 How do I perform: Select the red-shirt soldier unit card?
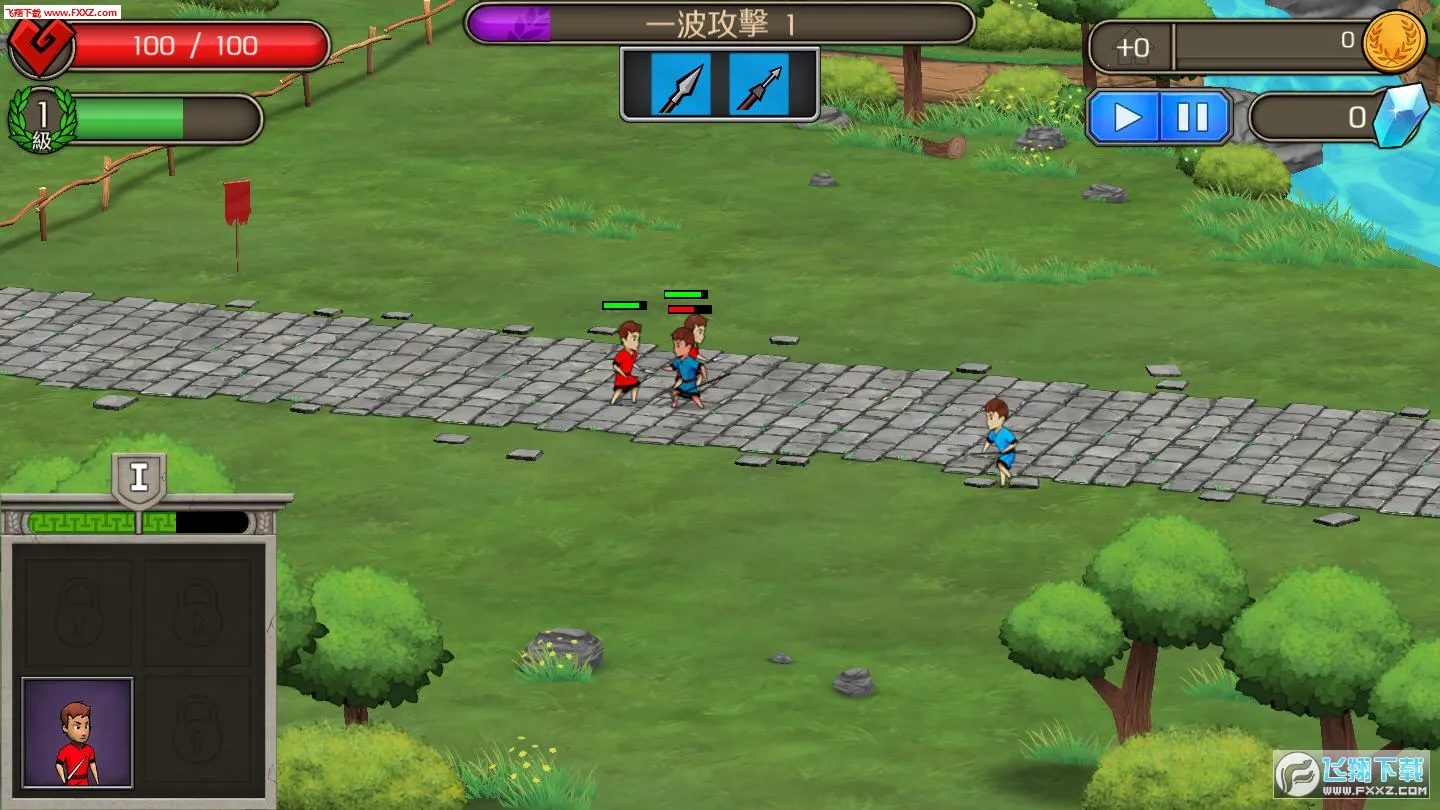(x=77, y=732)
